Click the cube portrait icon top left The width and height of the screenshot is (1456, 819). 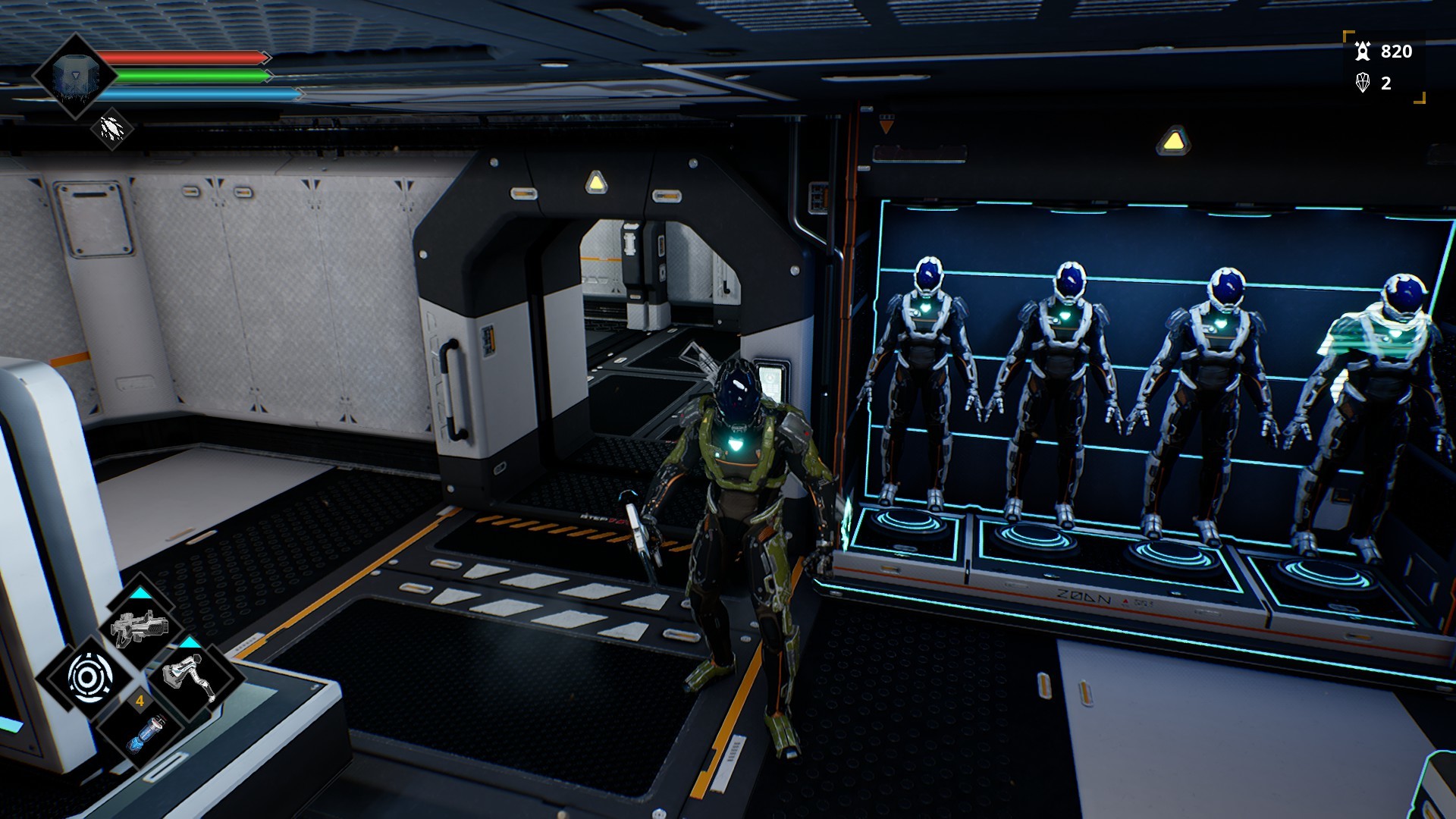(x=76, y=77)
